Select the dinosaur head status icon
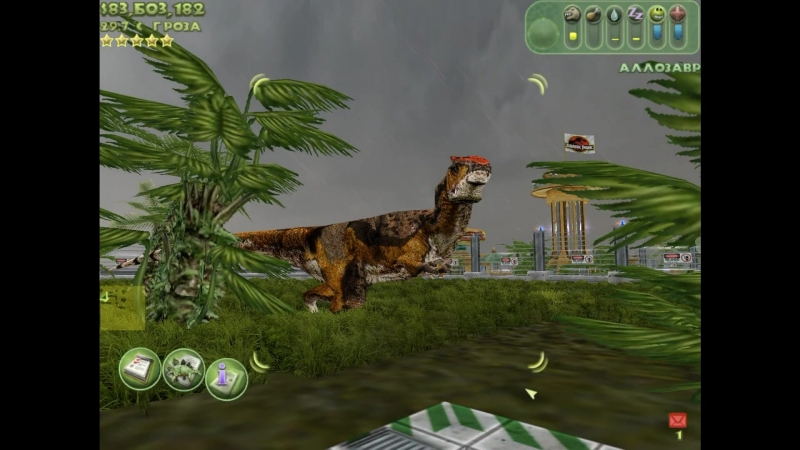This screenshot has width=800, height=450. coord(572,14)
